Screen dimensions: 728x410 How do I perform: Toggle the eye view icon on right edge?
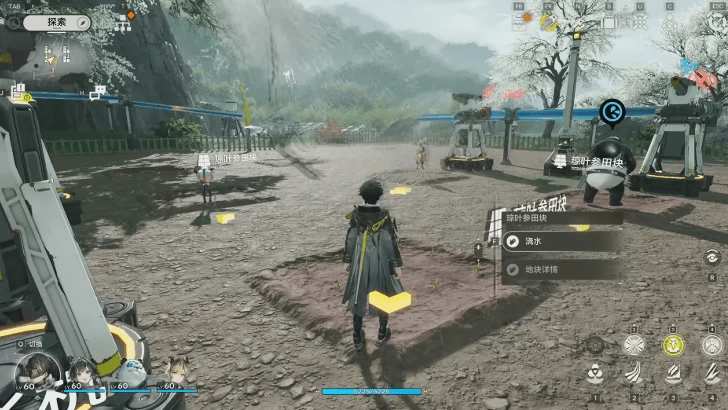pos(711,258)
